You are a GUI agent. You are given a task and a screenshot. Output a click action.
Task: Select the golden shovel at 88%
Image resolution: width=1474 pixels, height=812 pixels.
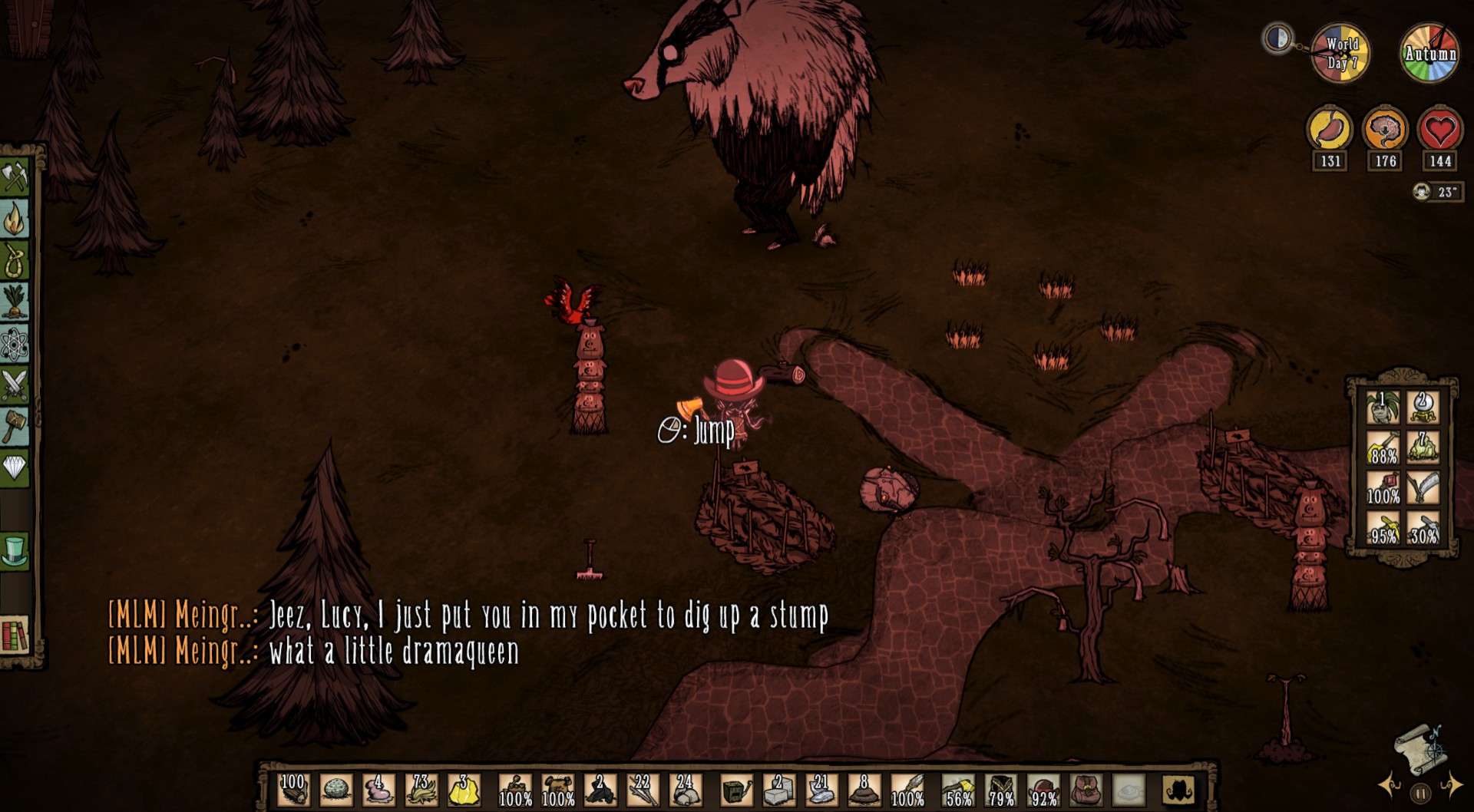(x=1382, y=447)
